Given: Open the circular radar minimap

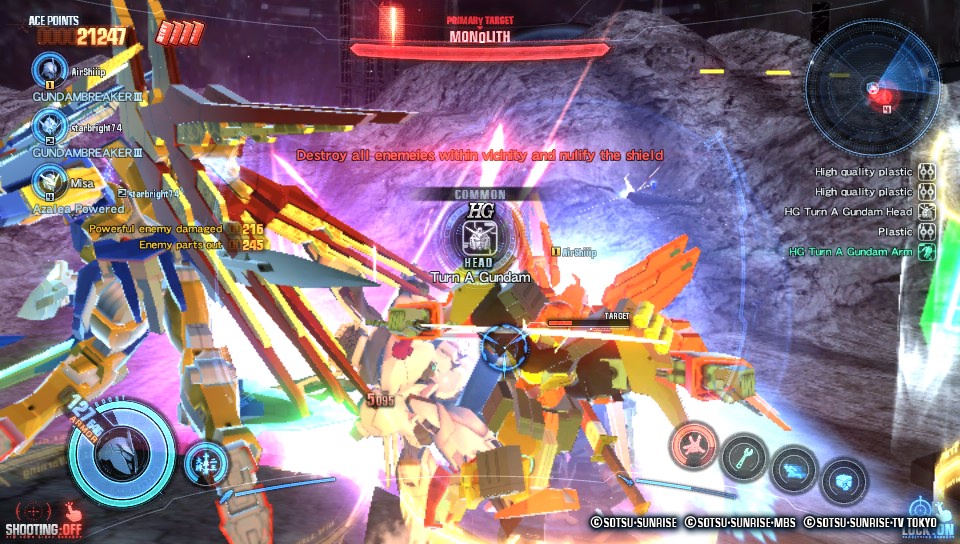Looking at the screenshot, I should pos(872,89).
